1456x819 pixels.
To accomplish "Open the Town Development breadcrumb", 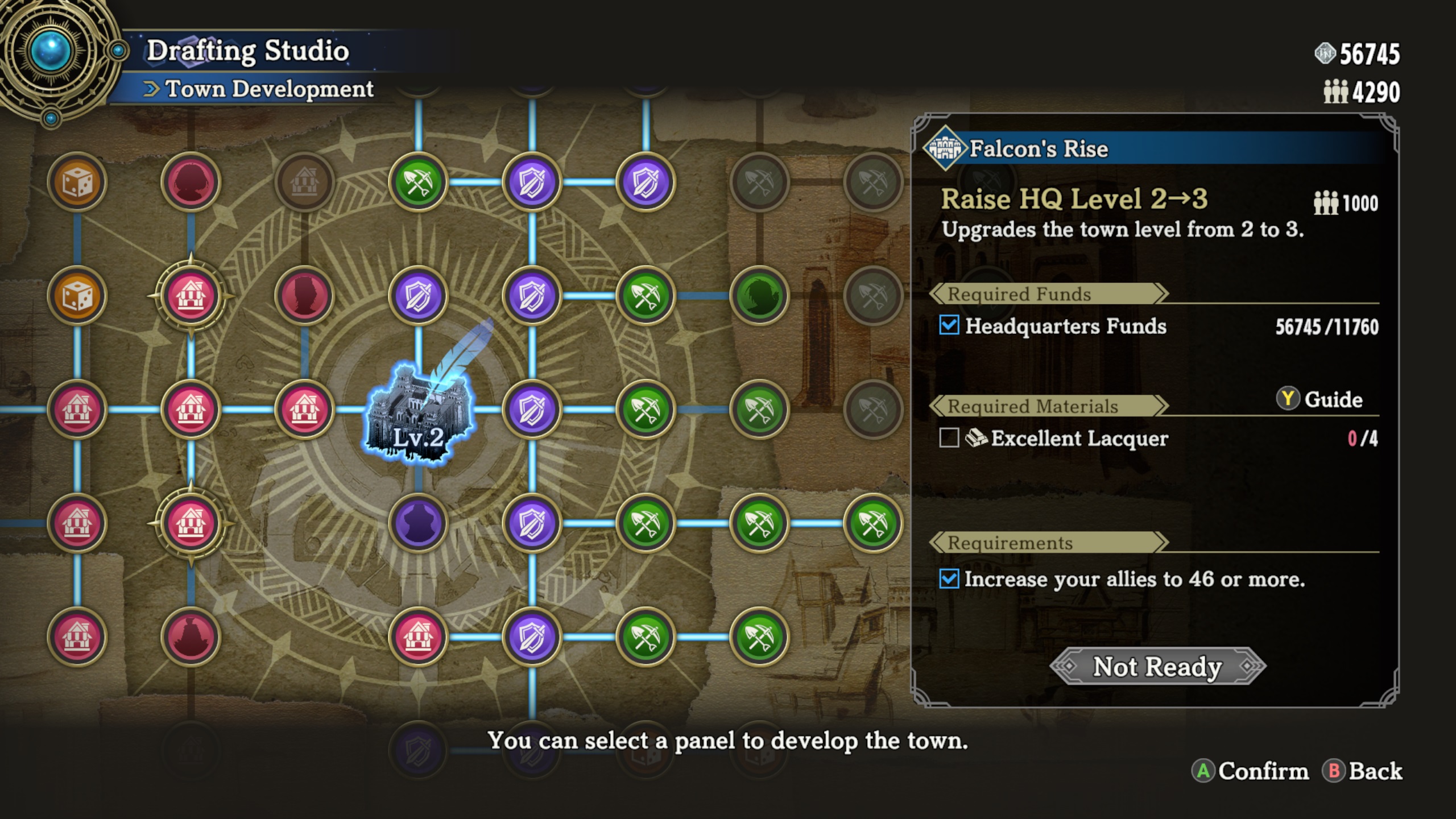I will 268,89.
